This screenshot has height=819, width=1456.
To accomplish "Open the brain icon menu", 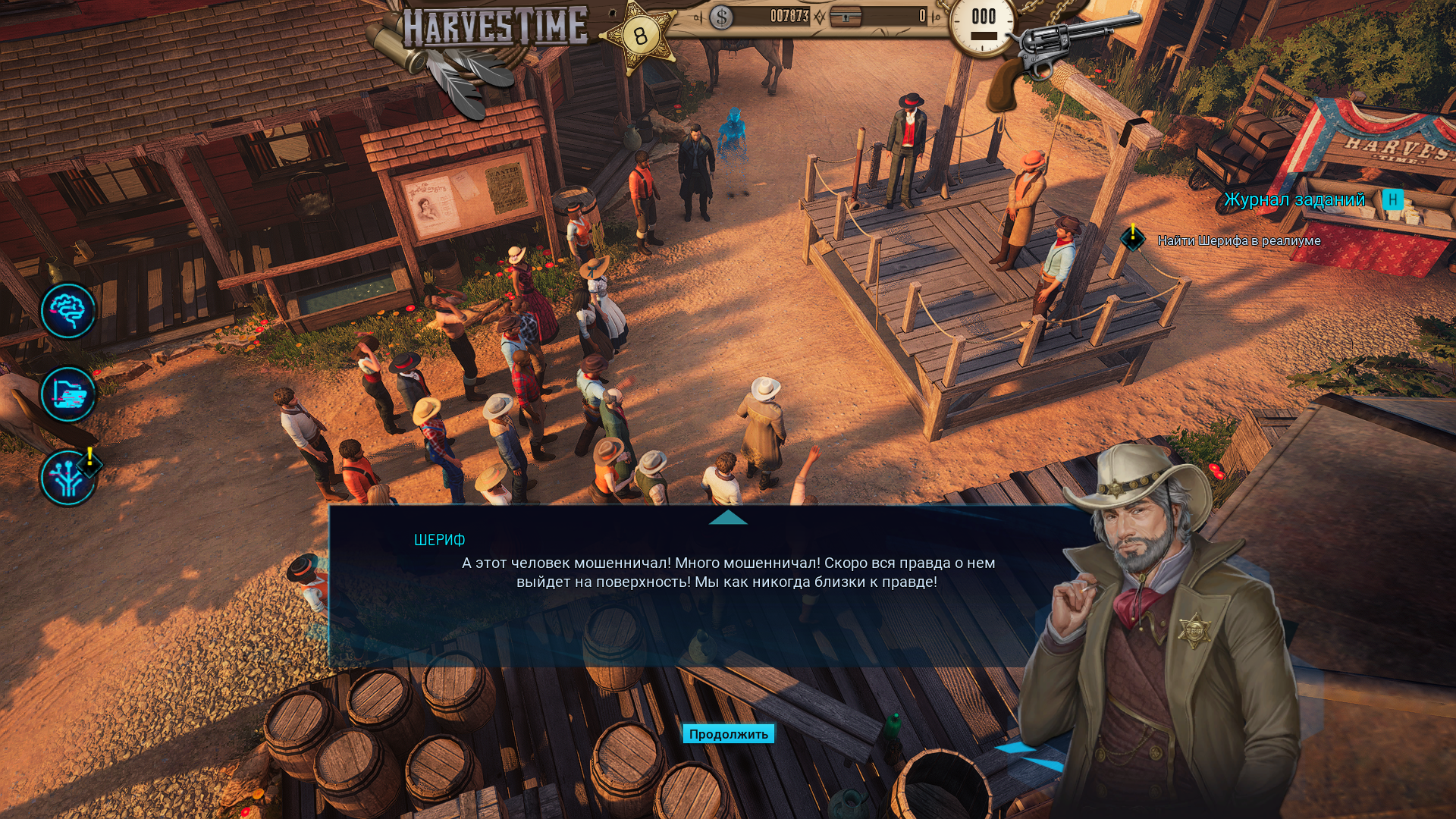I will tap(68, 311).
